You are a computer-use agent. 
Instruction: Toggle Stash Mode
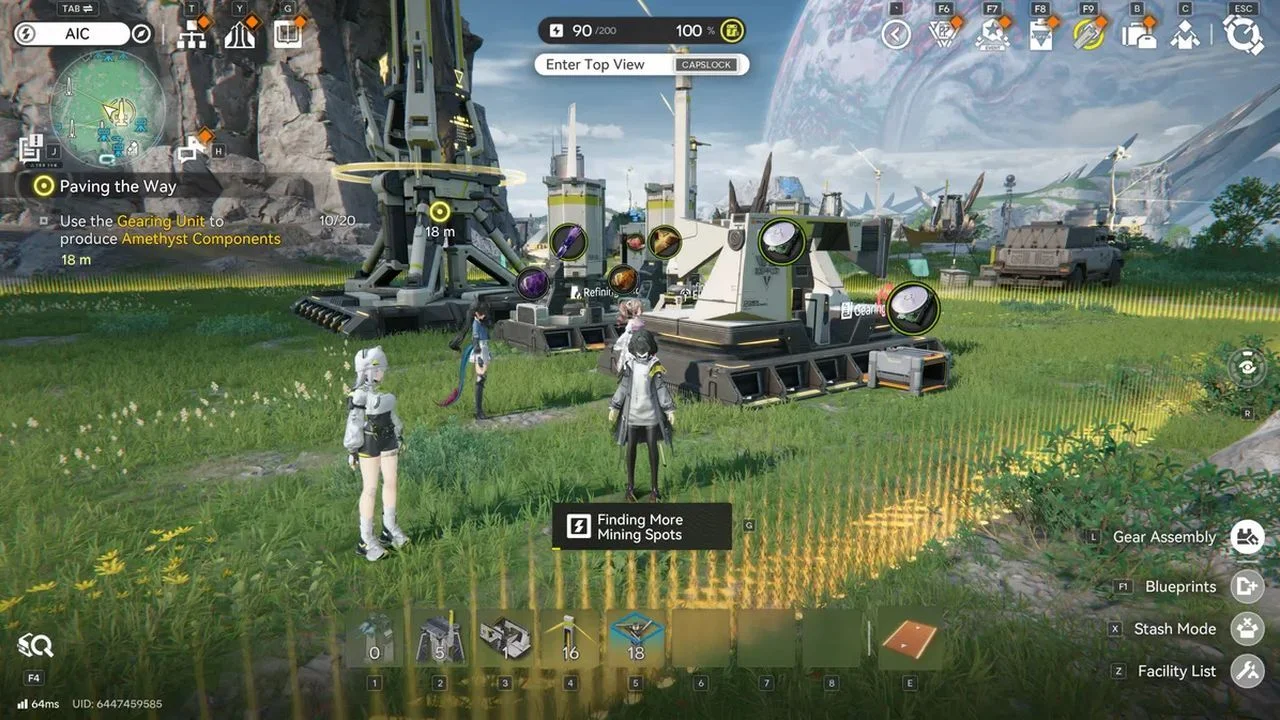1246,629
